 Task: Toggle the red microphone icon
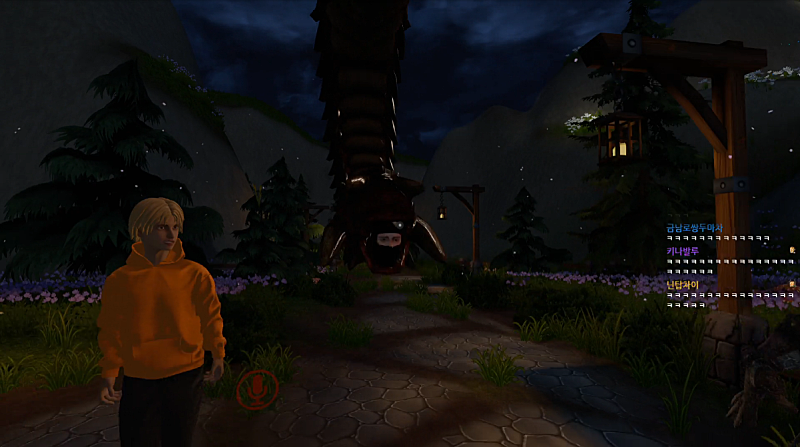click(258, 388)
